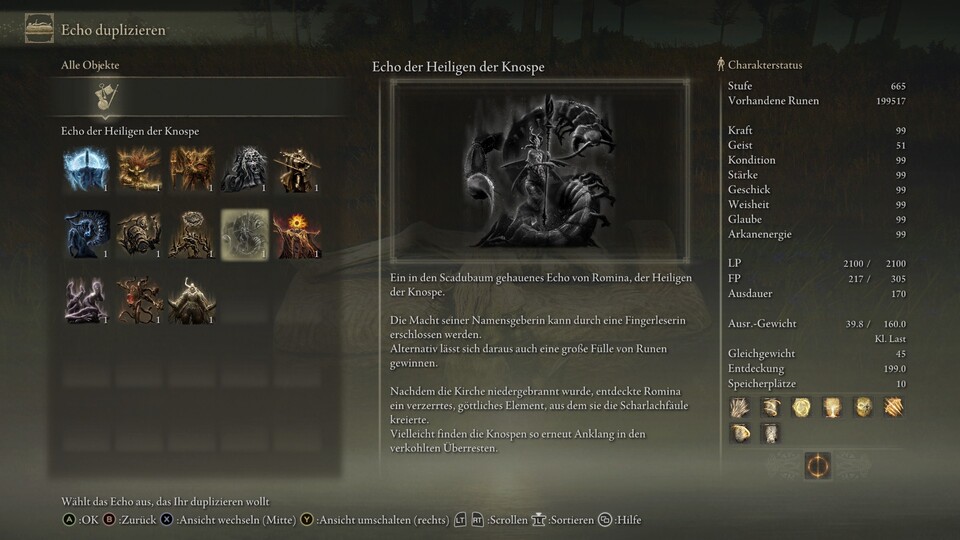The width and height of the screenshot is (960, 540).
Task: Select the highlighted Echo der Heiligen der Knospe
Action: tap(242, 234)
